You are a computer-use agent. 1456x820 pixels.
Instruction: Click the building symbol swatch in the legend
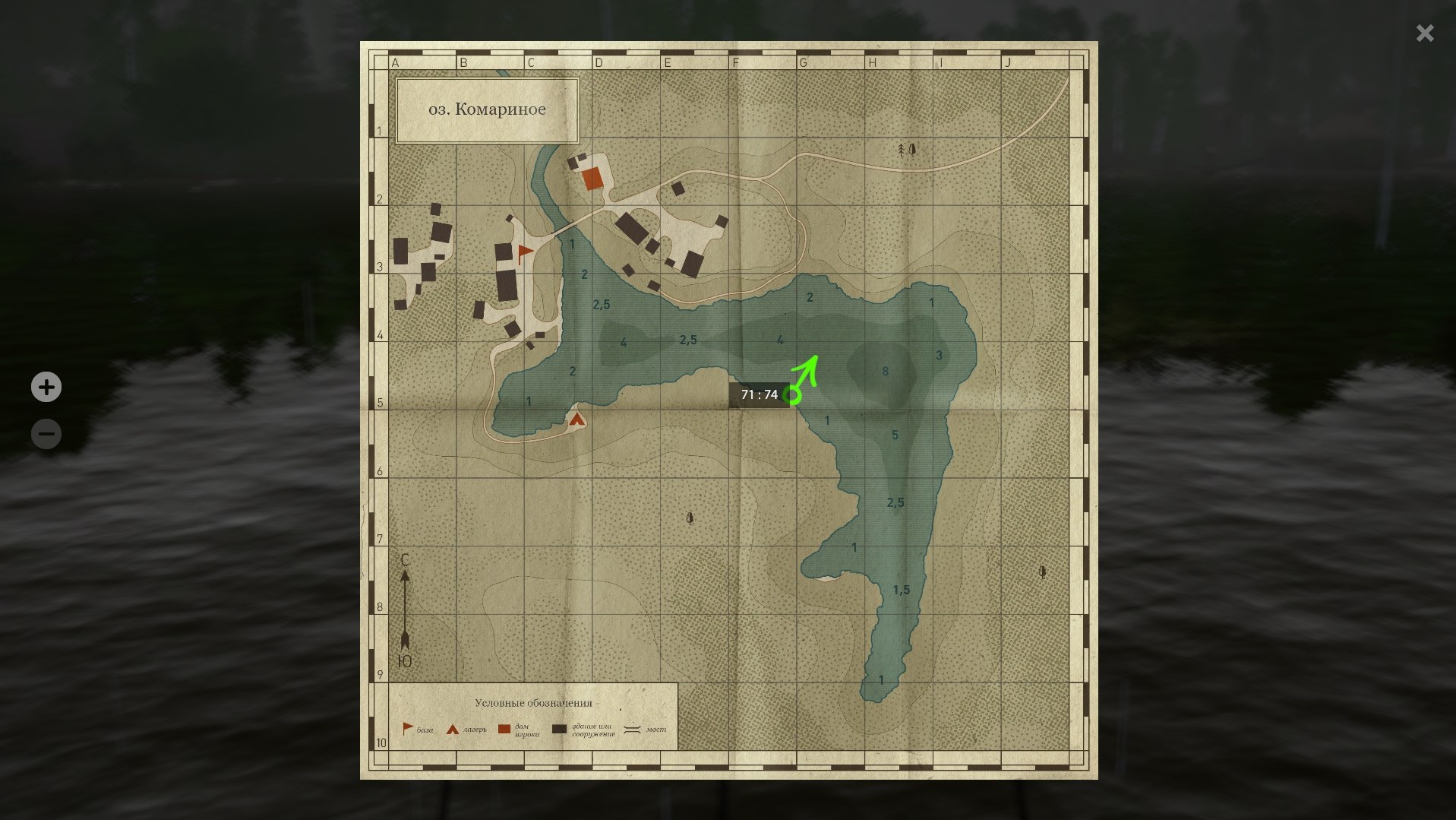tap(559, 727)
